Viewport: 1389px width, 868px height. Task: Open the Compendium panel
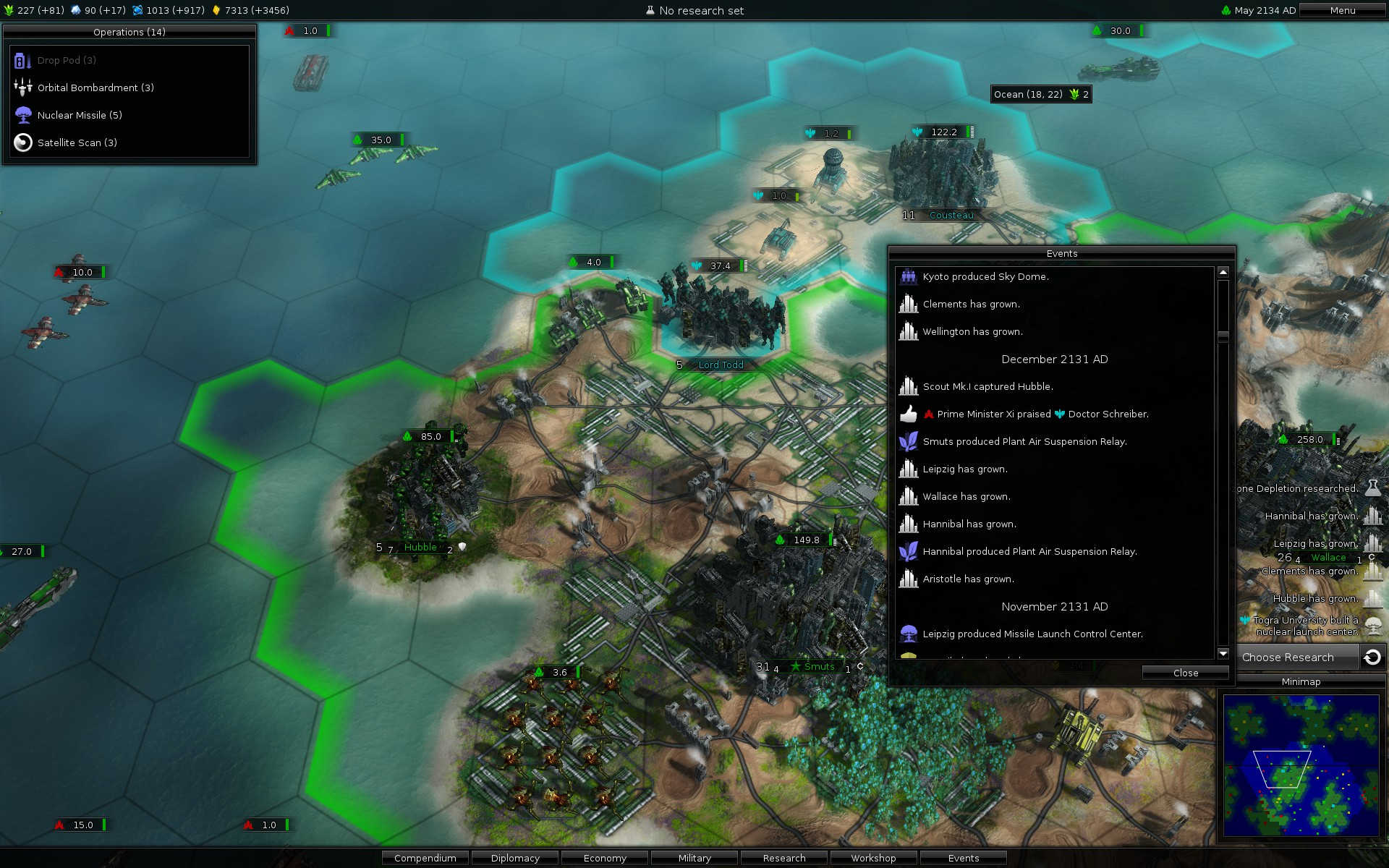tap(425, 858)
